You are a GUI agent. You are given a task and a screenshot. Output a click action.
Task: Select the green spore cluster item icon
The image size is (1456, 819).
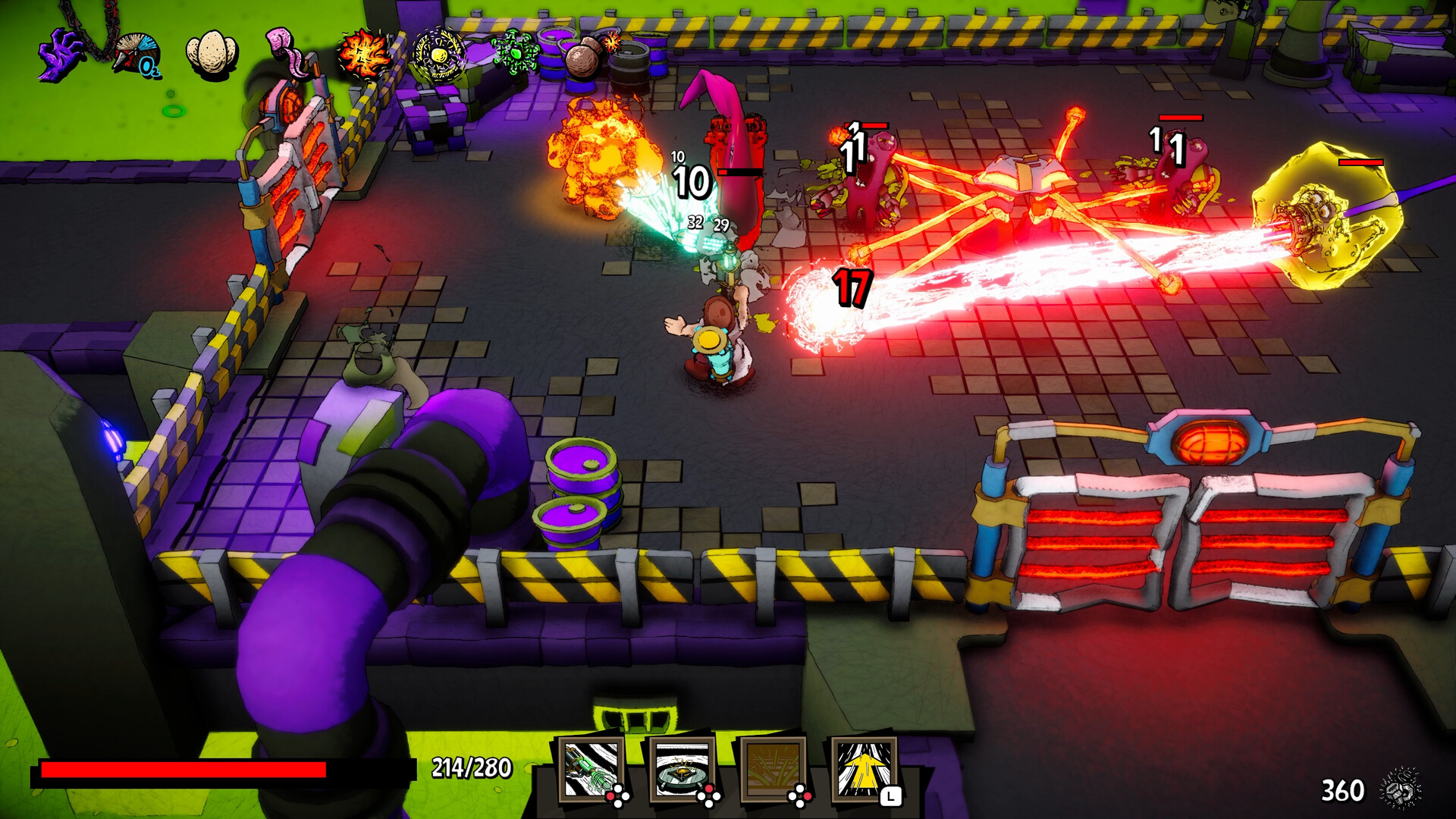pos(516,53)
